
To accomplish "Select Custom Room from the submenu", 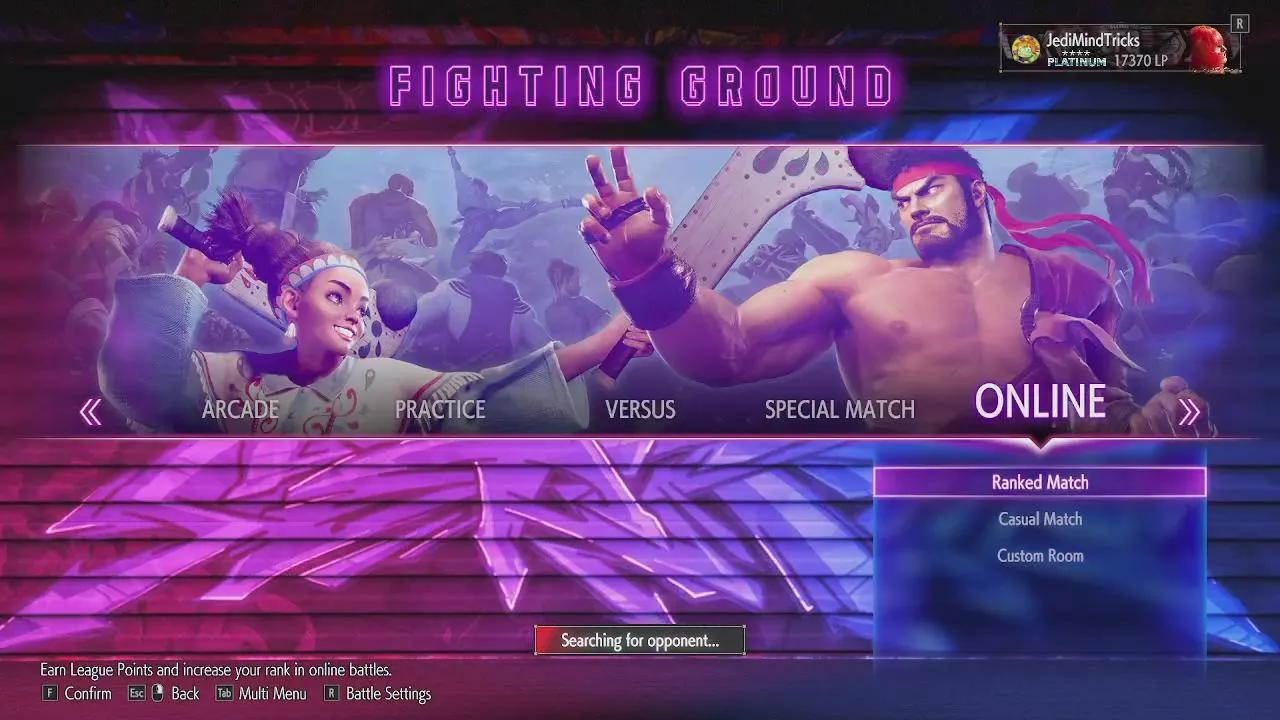I will pyautogui.click(x=1040, y=555).
